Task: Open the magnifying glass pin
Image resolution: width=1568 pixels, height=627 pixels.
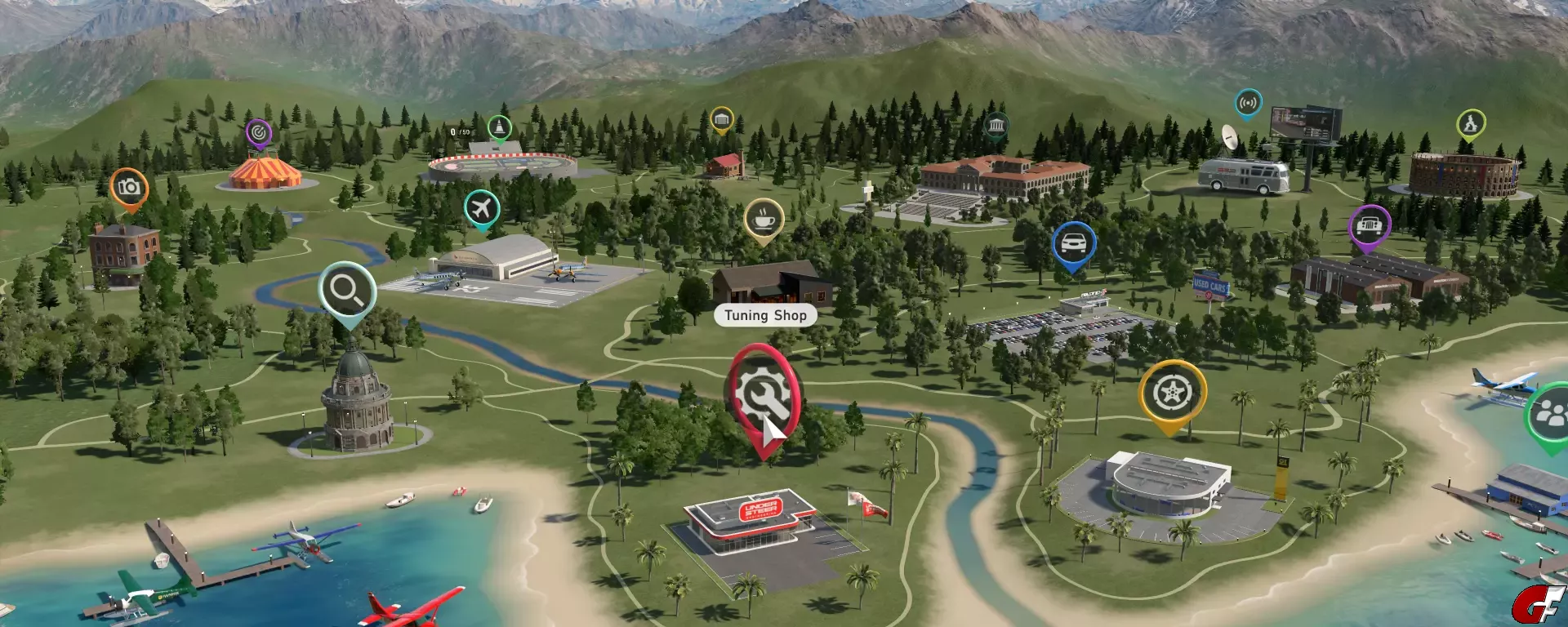Action: (x=347, y=290)
